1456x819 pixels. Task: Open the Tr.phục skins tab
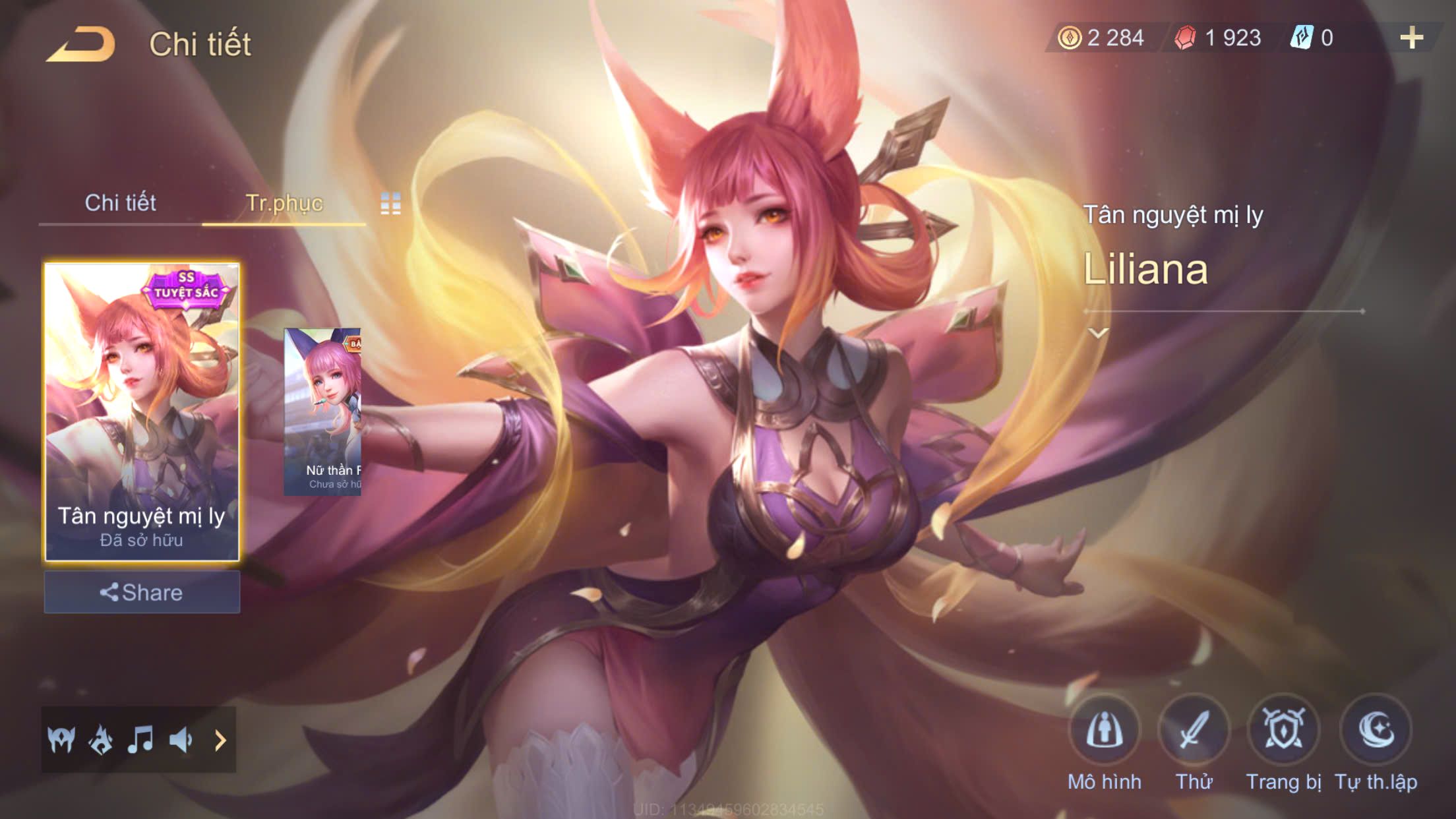pyautogui.click(x=284, y=202)
